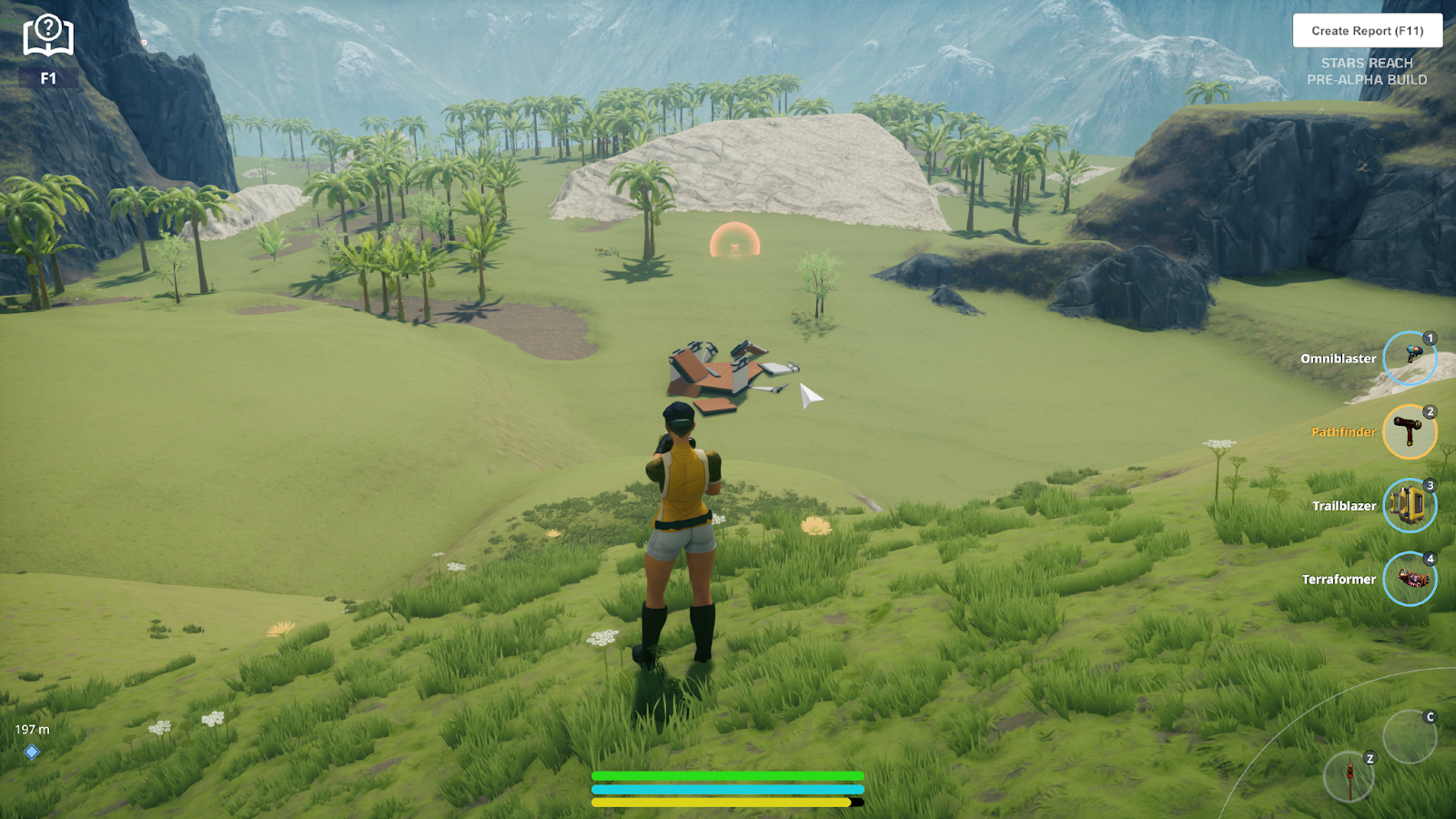
Task: Select the Omniblaster tool slot
Action: click(x=1409, y=358)
